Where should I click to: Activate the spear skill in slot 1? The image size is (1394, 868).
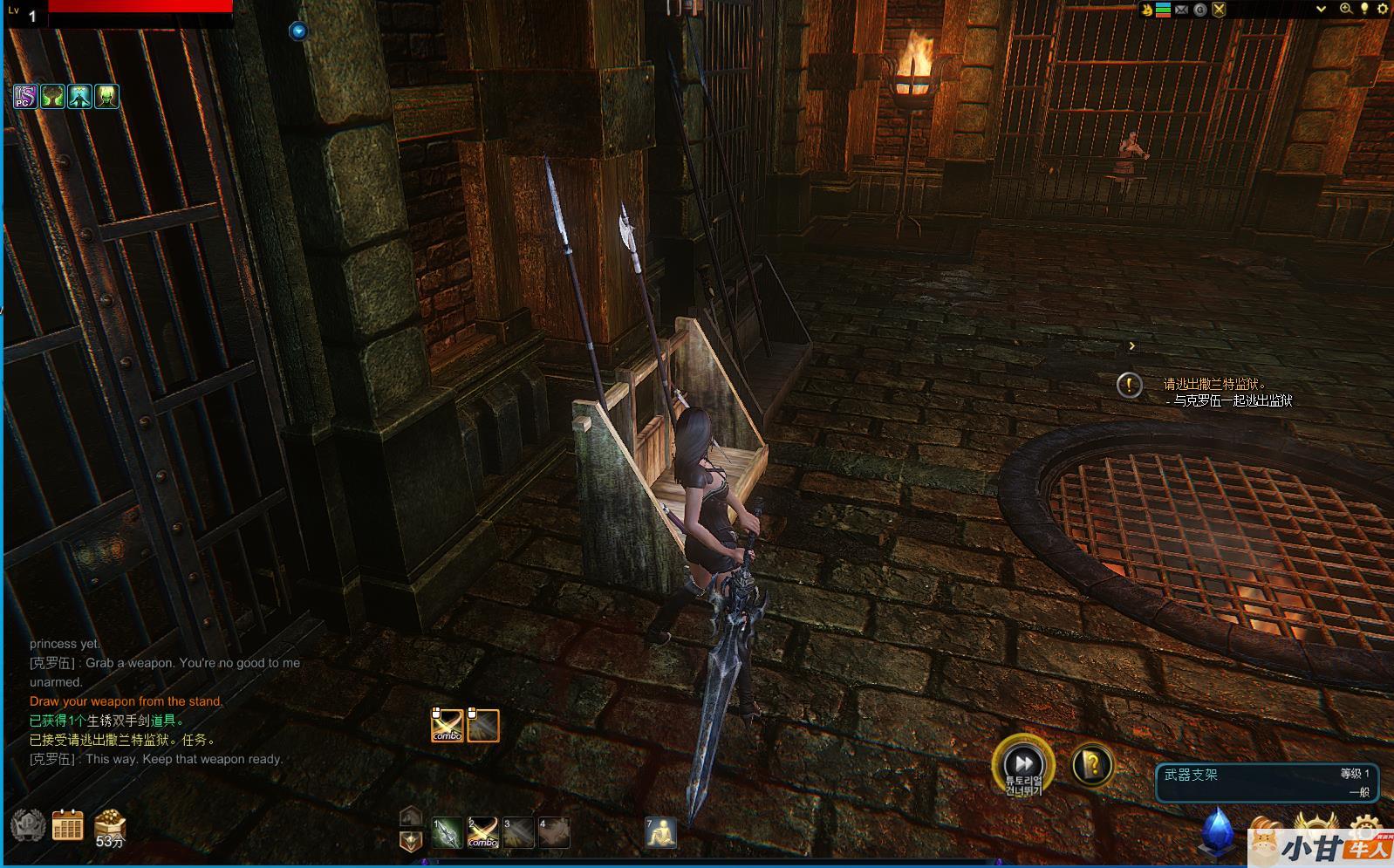click(x=447, y=832)
